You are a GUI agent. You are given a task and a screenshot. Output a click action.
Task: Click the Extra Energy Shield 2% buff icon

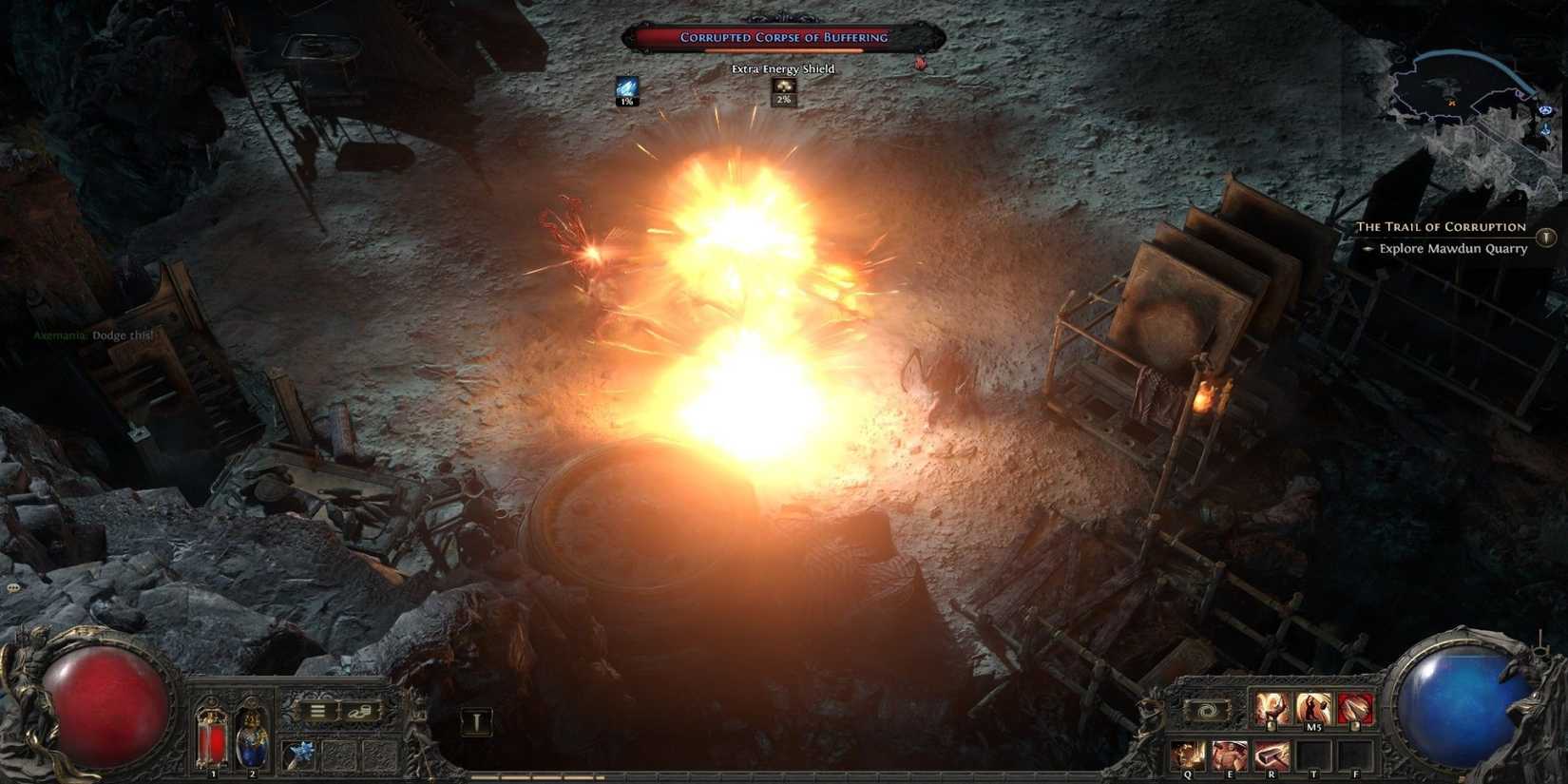782,92
